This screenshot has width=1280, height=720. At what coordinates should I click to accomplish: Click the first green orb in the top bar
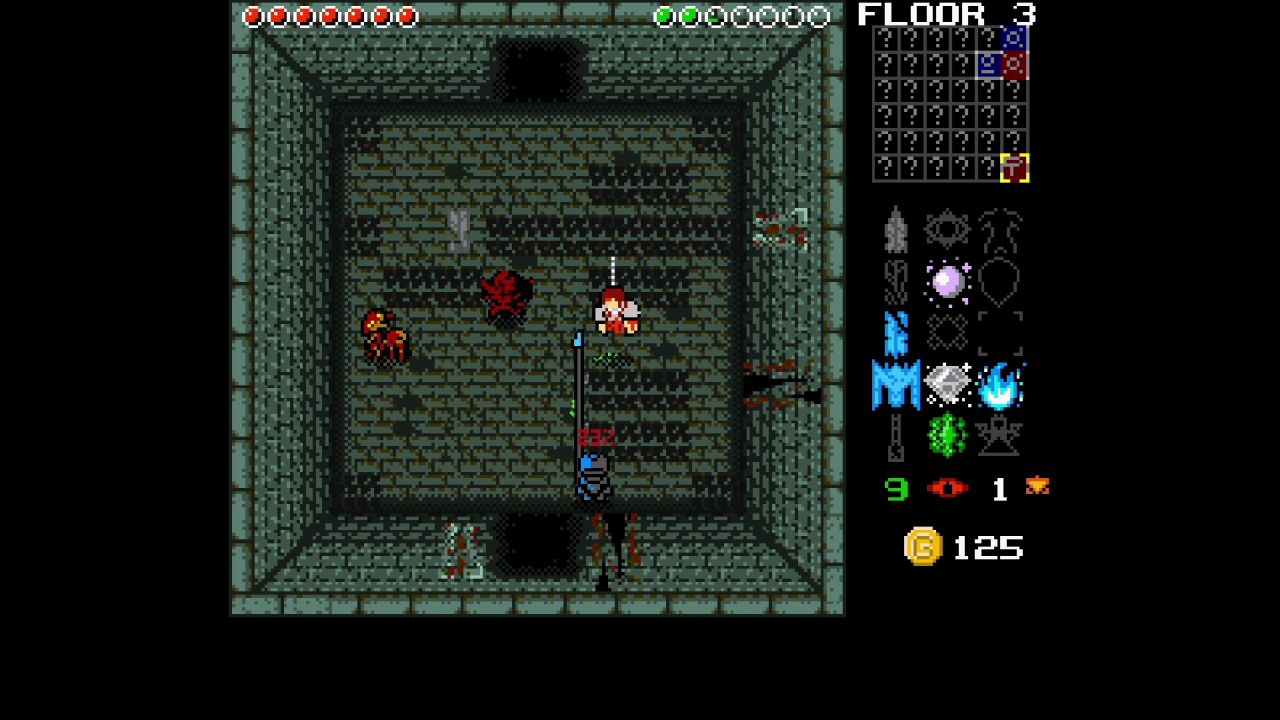(x=662, y=16)
